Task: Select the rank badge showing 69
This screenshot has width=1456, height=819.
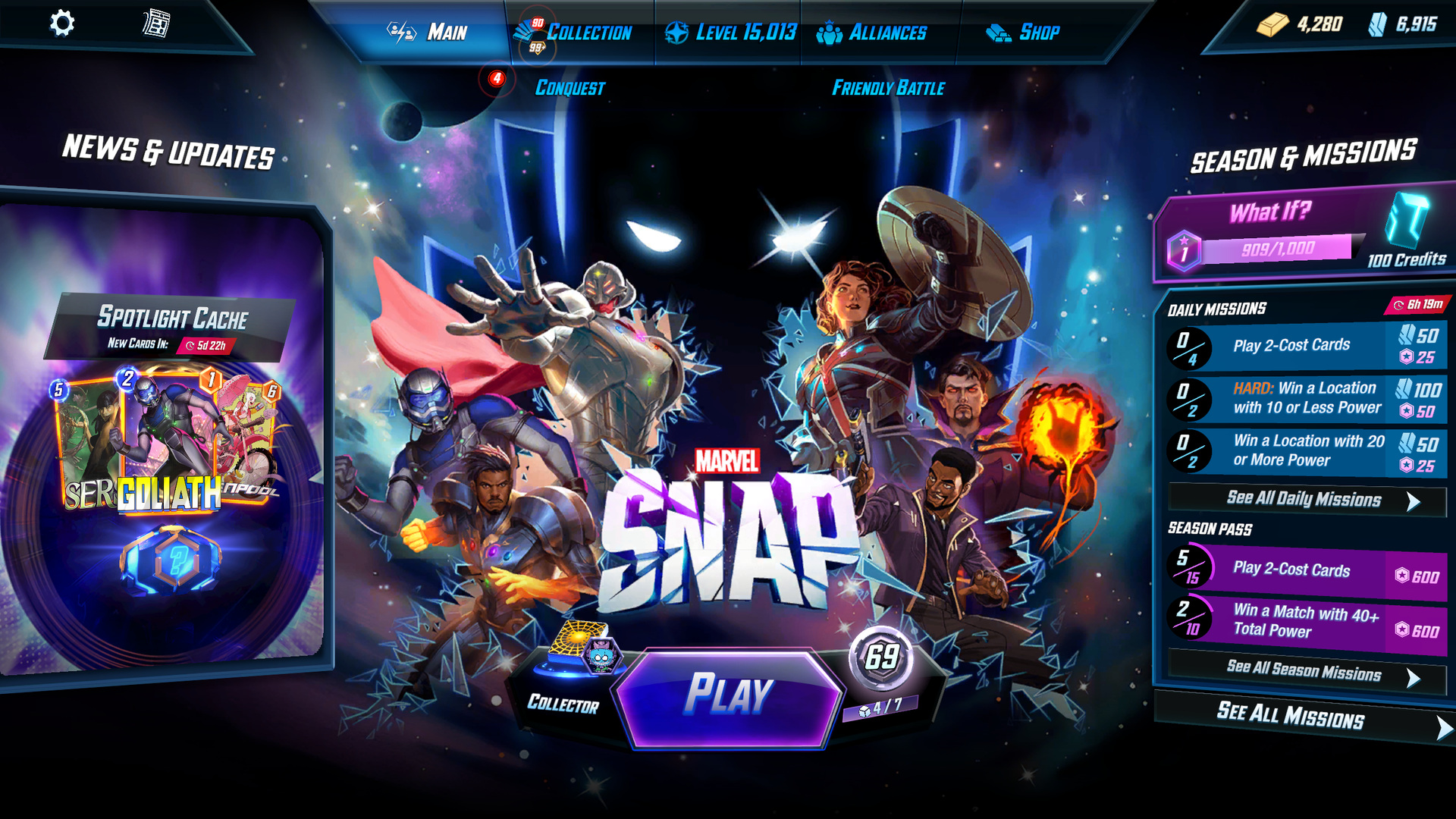Action: [882, 659]
